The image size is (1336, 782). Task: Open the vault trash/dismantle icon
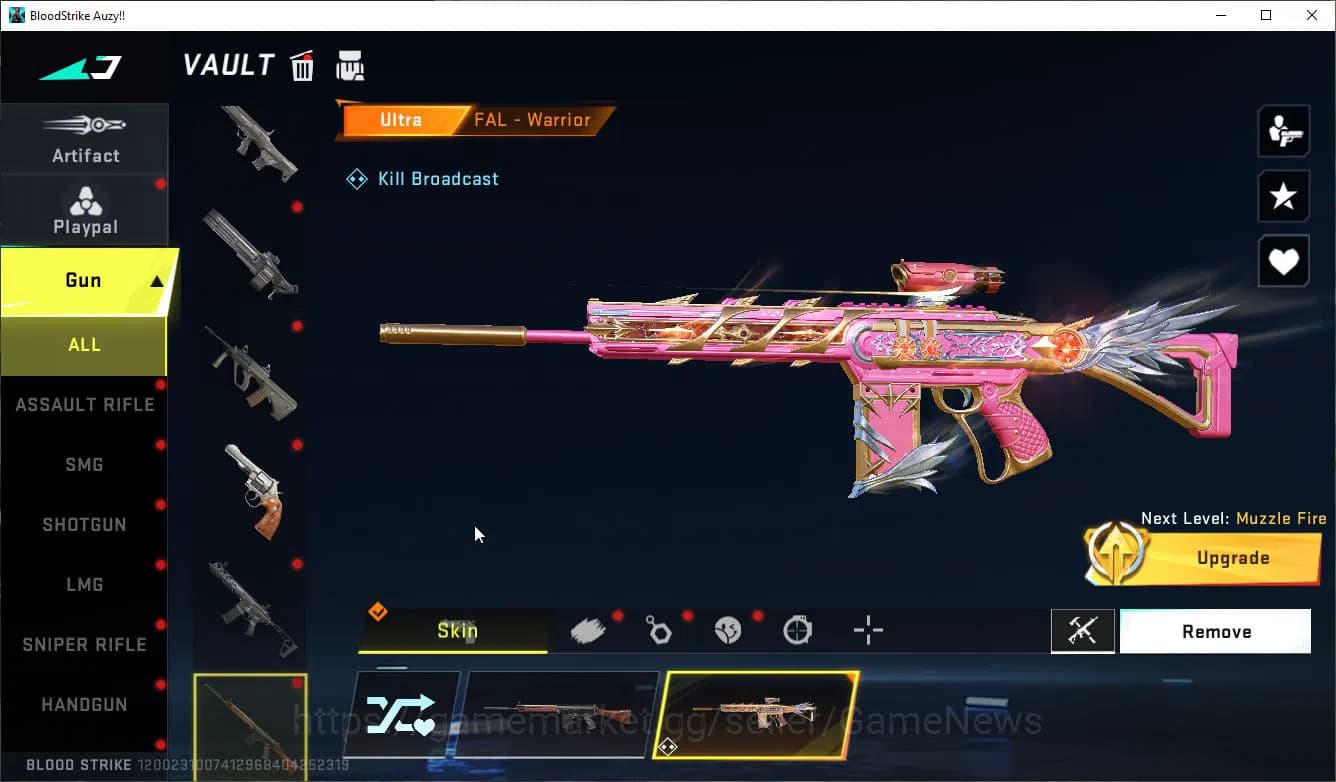[x=302, y=64]
